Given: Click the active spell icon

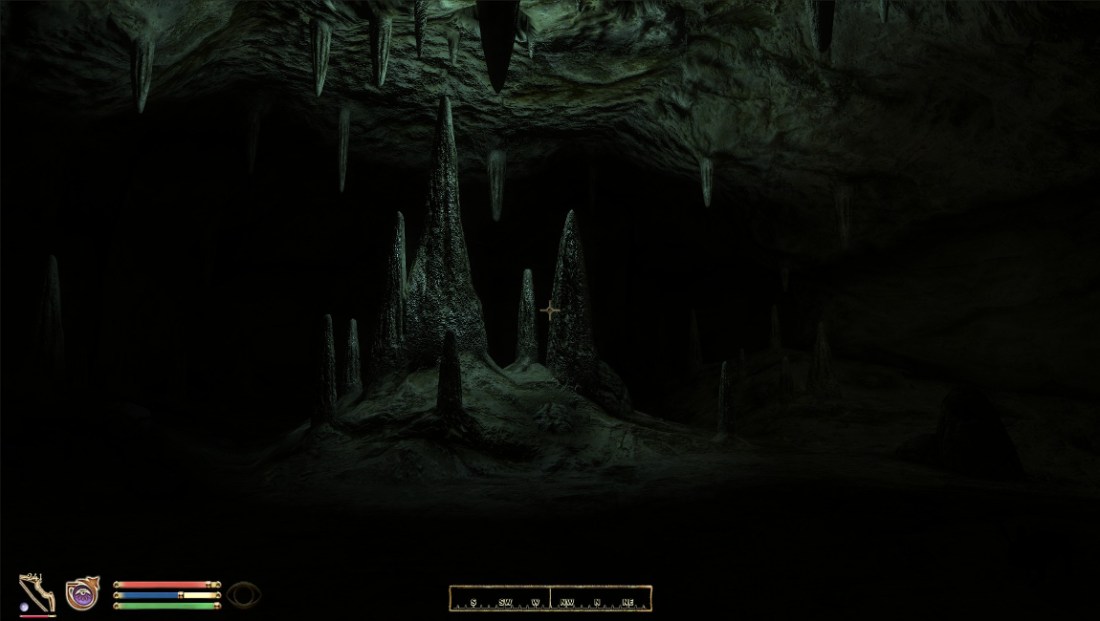Looking at the screenshot, I should 82,594.
